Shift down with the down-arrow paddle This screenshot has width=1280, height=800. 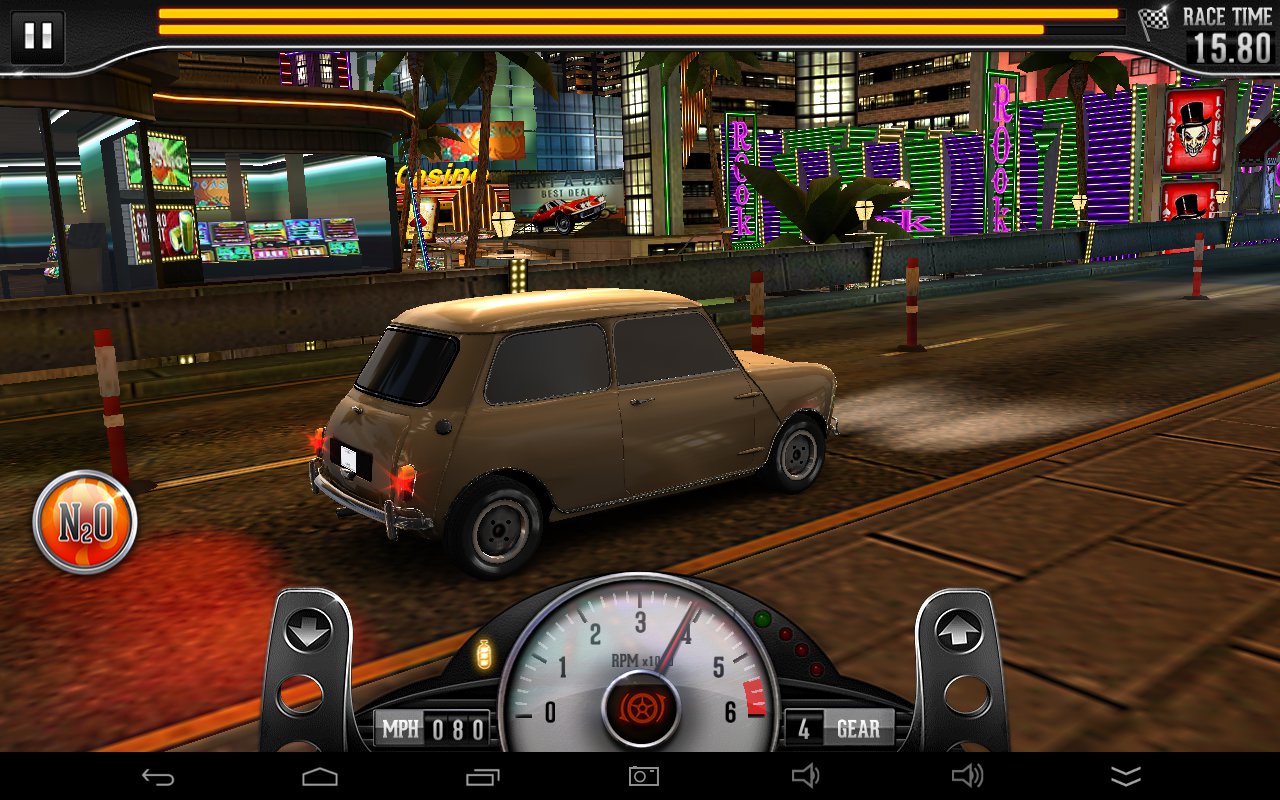[307, 630]
